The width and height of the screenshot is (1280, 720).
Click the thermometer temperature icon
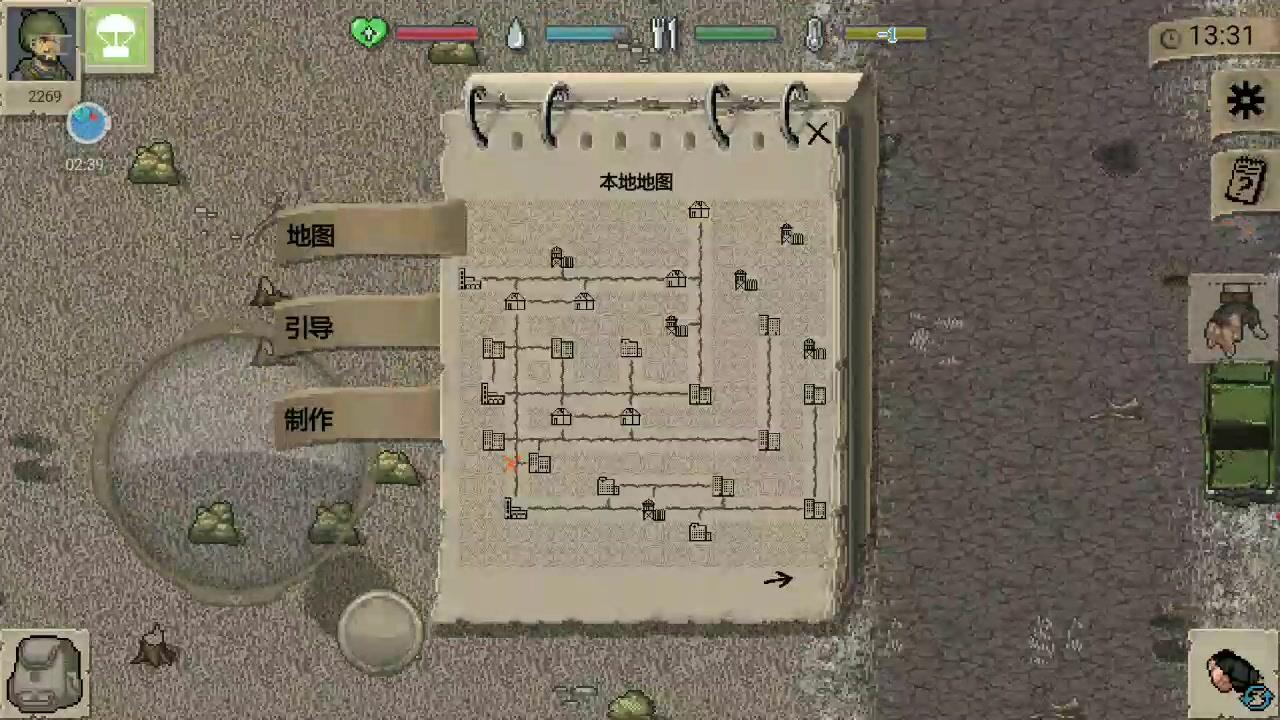(814, 34)
